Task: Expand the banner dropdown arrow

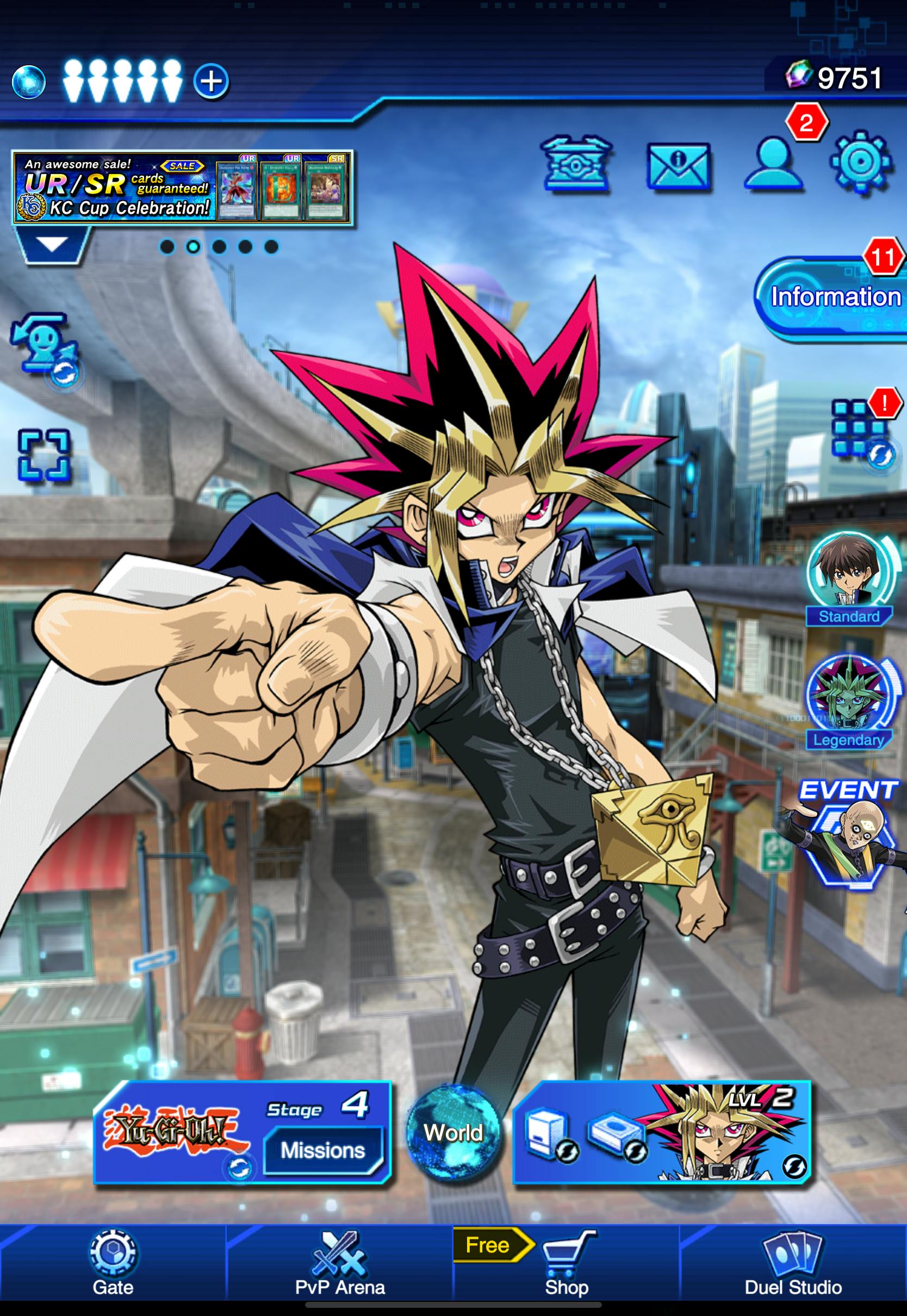Action: pos(52,245)
